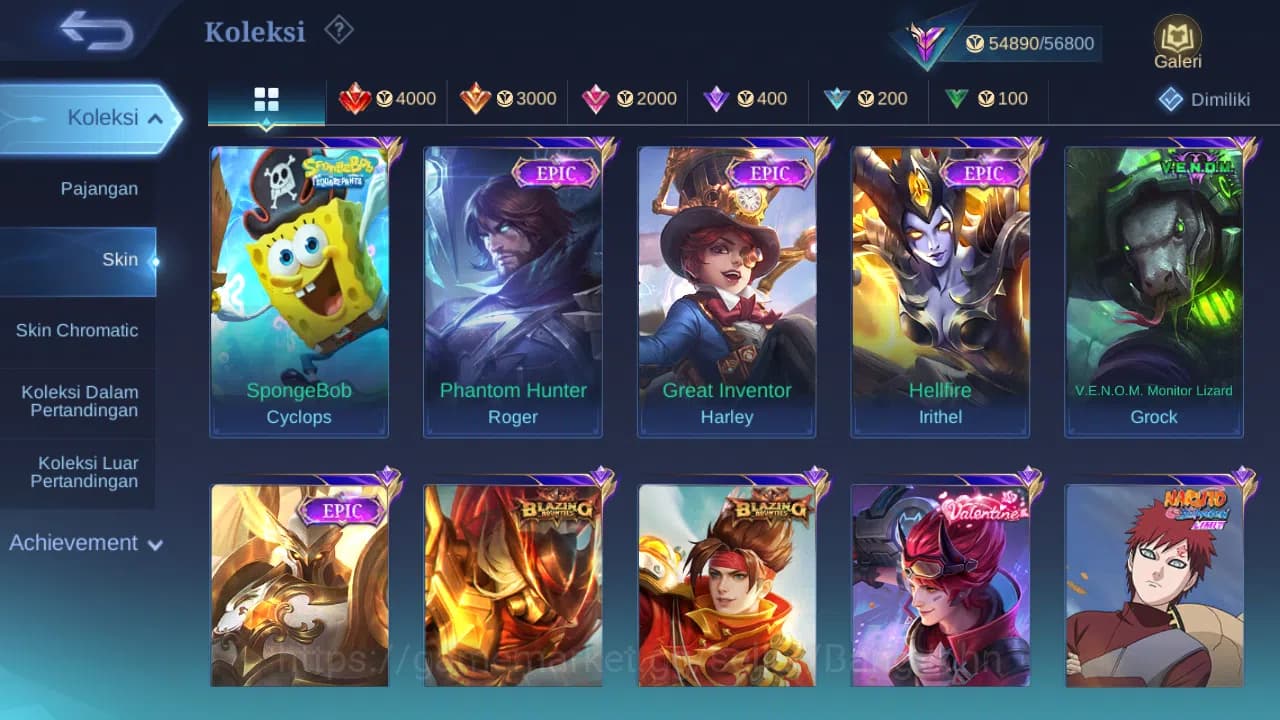
Task: Open the Skin Chromatic tab
Action: pyautogui.click(x=78, y=330)
